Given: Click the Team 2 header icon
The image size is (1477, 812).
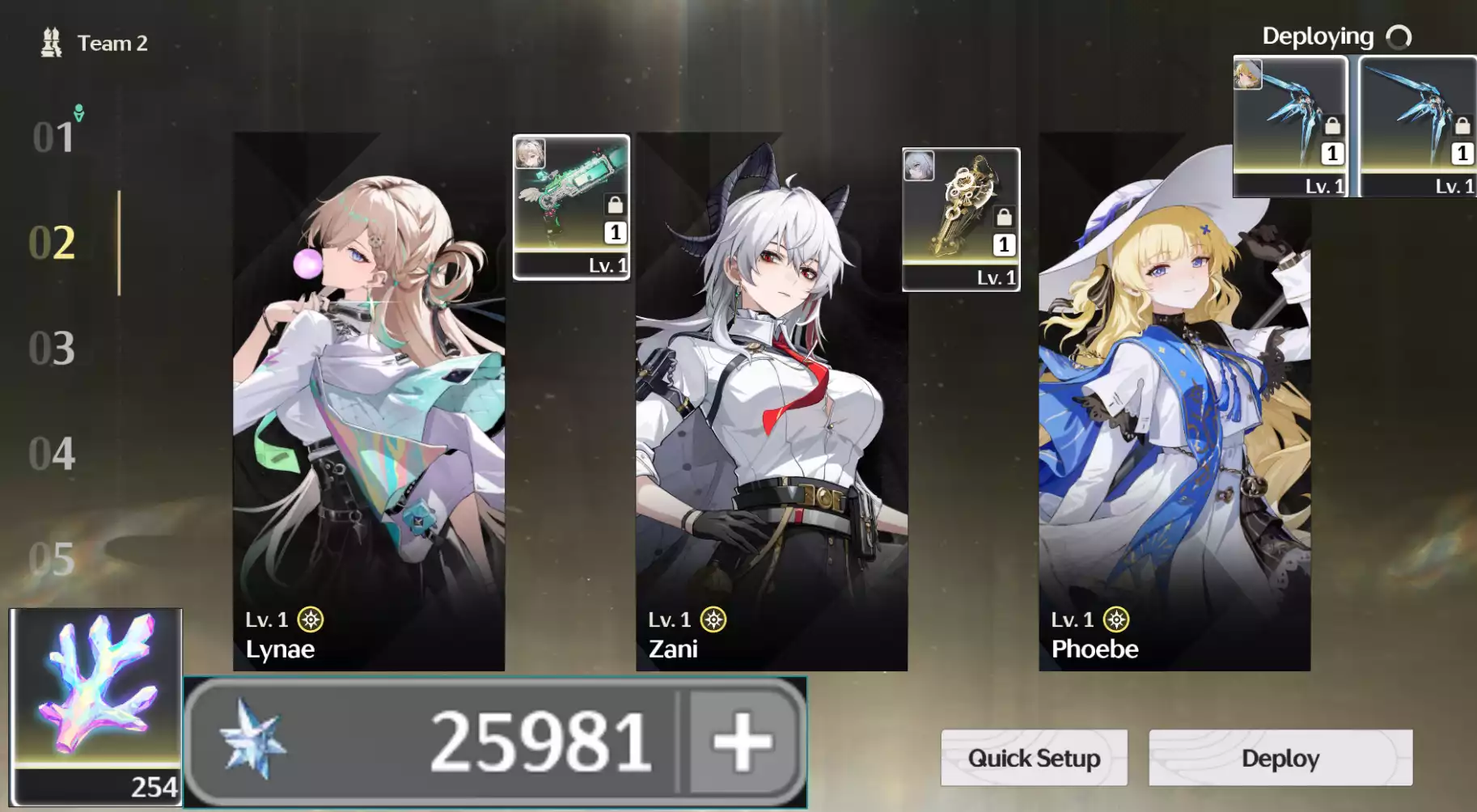Looking at the screenshot, I should [x=52, y=42].
